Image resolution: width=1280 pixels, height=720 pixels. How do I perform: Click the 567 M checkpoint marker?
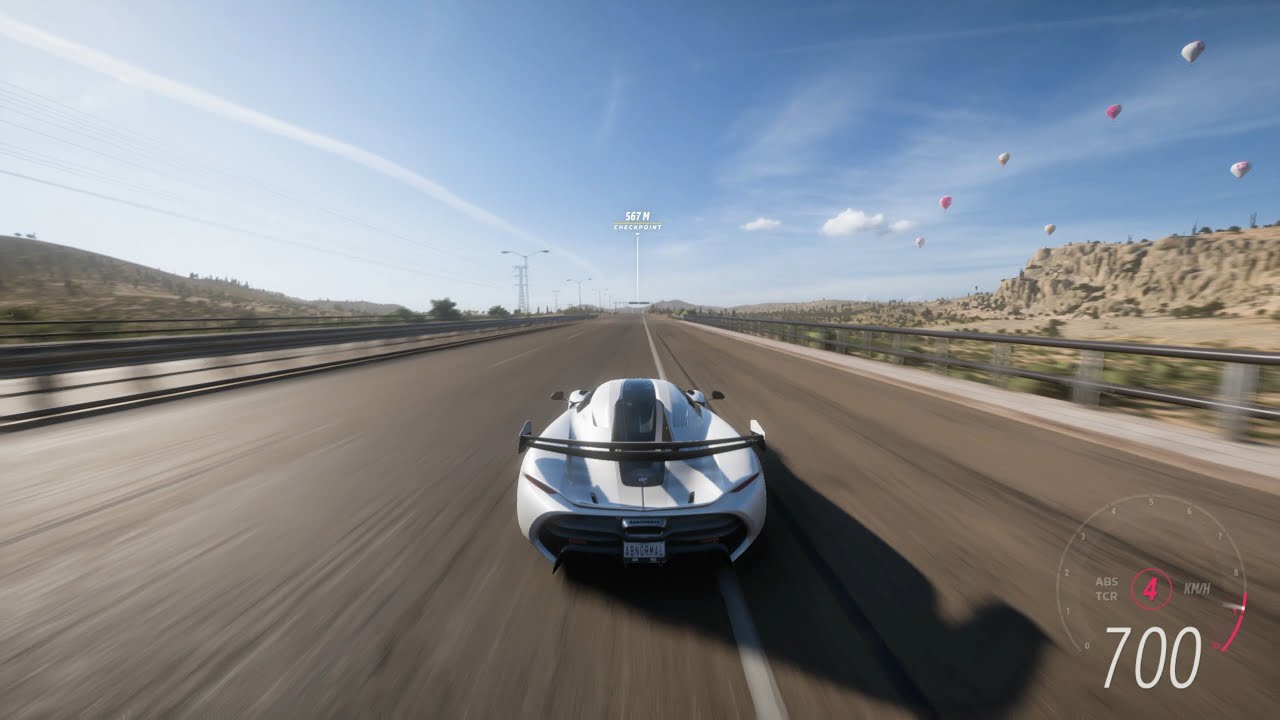click(637, 221)
